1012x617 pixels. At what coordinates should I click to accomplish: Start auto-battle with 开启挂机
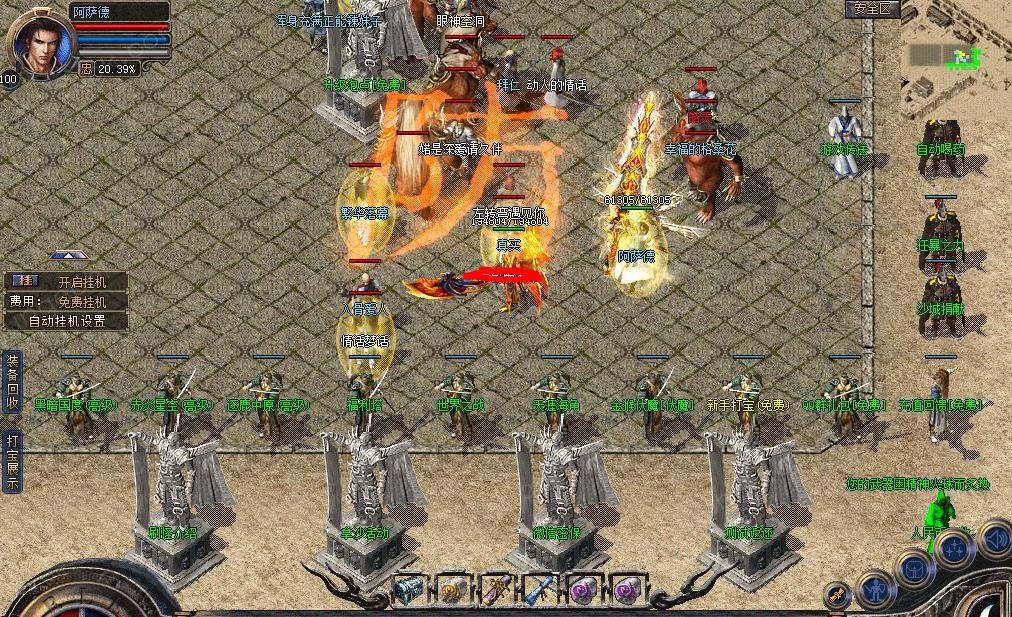68,282
